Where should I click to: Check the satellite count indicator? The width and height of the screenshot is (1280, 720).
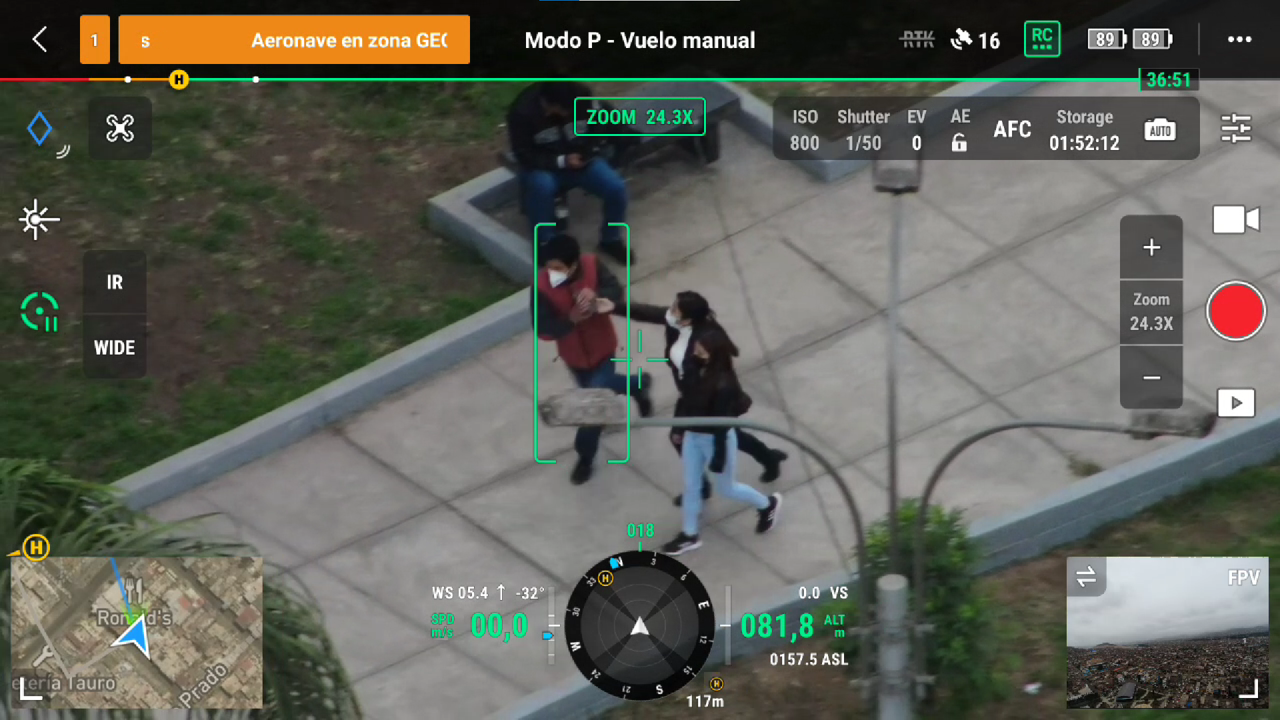[x=975, y=40]
